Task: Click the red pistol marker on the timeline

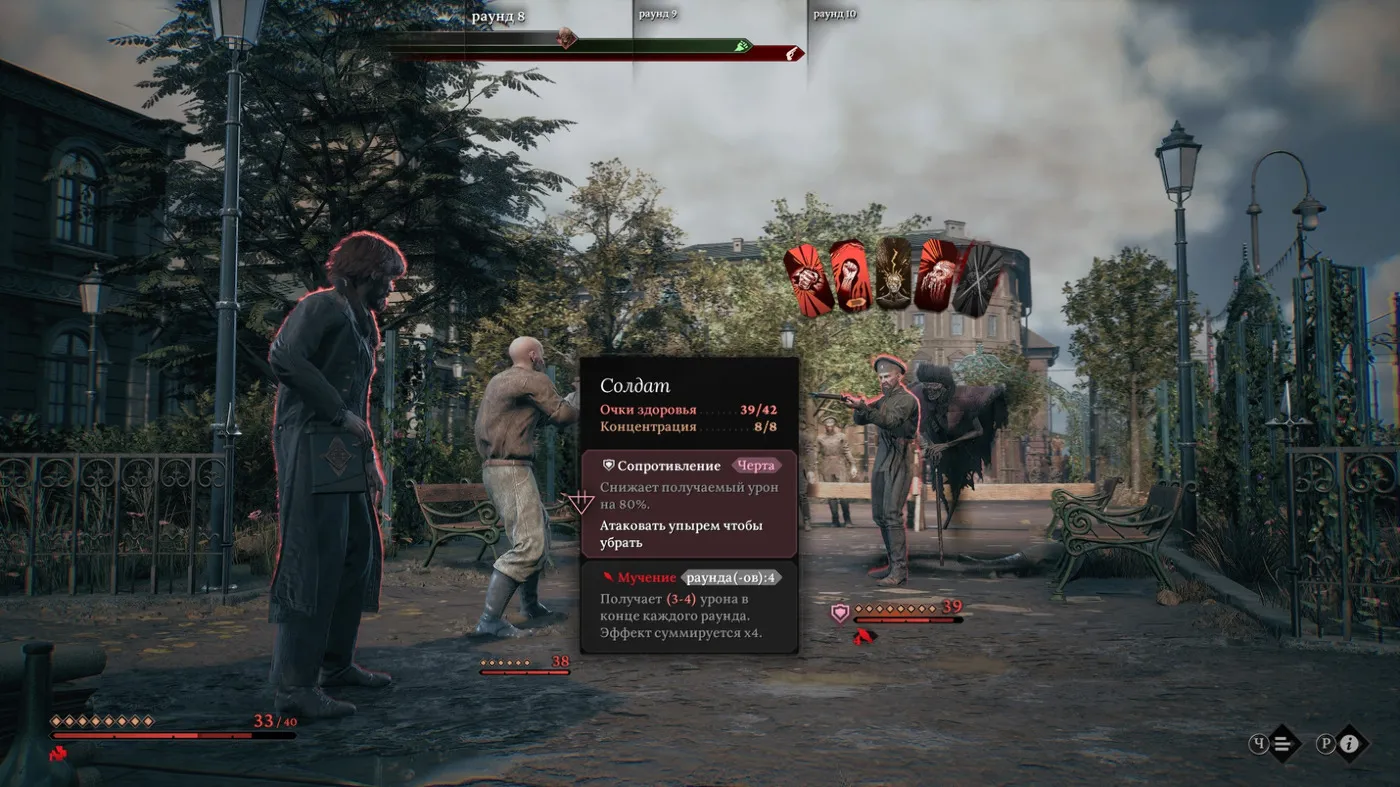Action: point(792,53)
